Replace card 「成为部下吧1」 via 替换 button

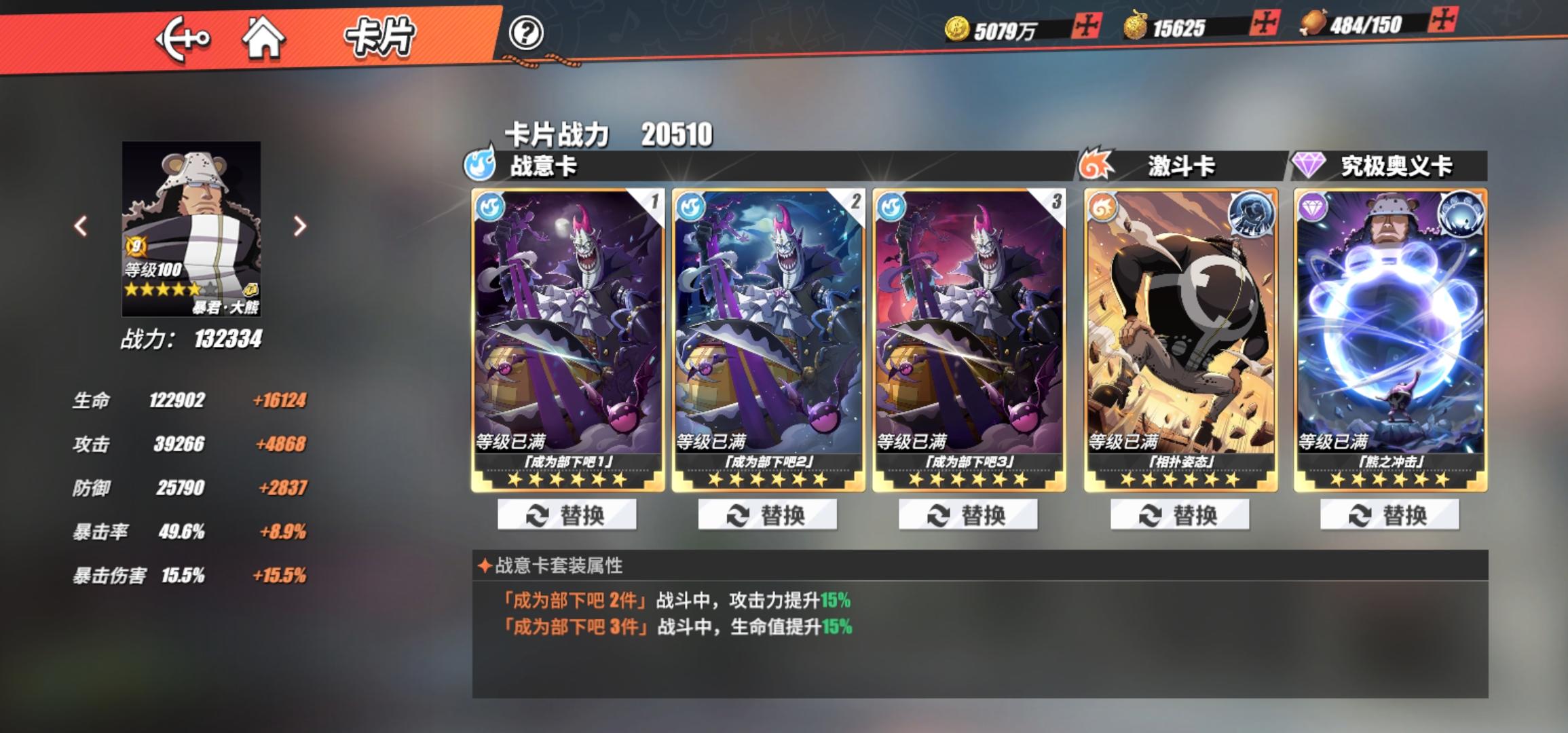[568, 514]
